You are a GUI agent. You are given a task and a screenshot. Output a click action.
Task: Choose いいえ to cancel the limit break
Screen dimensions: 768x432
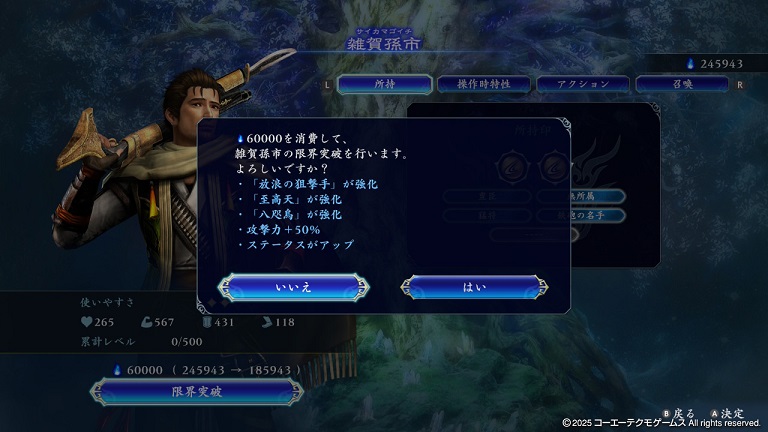click(x=294, y=287)
